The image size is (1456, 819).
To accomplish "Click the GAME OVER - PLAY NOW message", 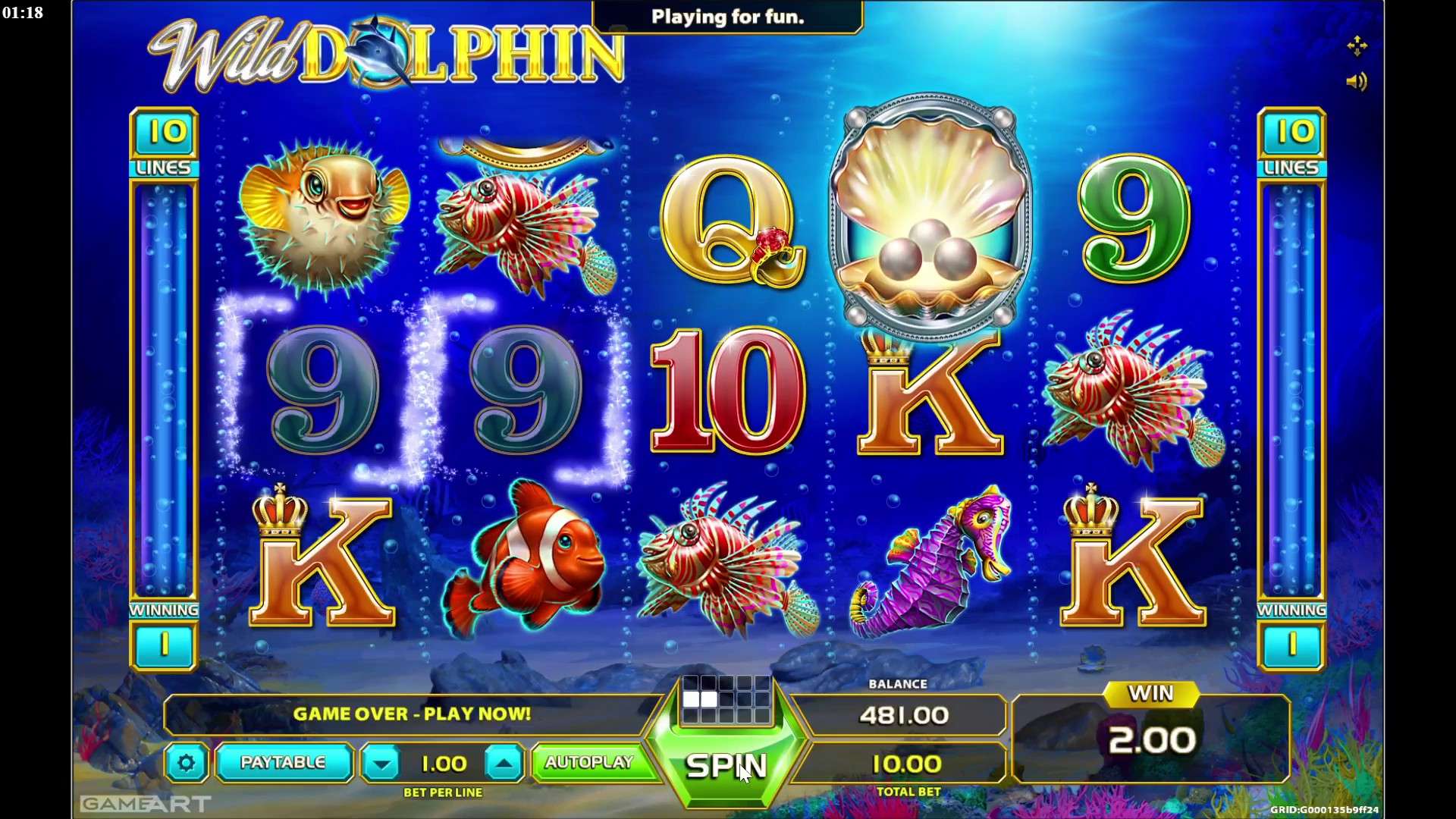I will [x=414, y=714].
